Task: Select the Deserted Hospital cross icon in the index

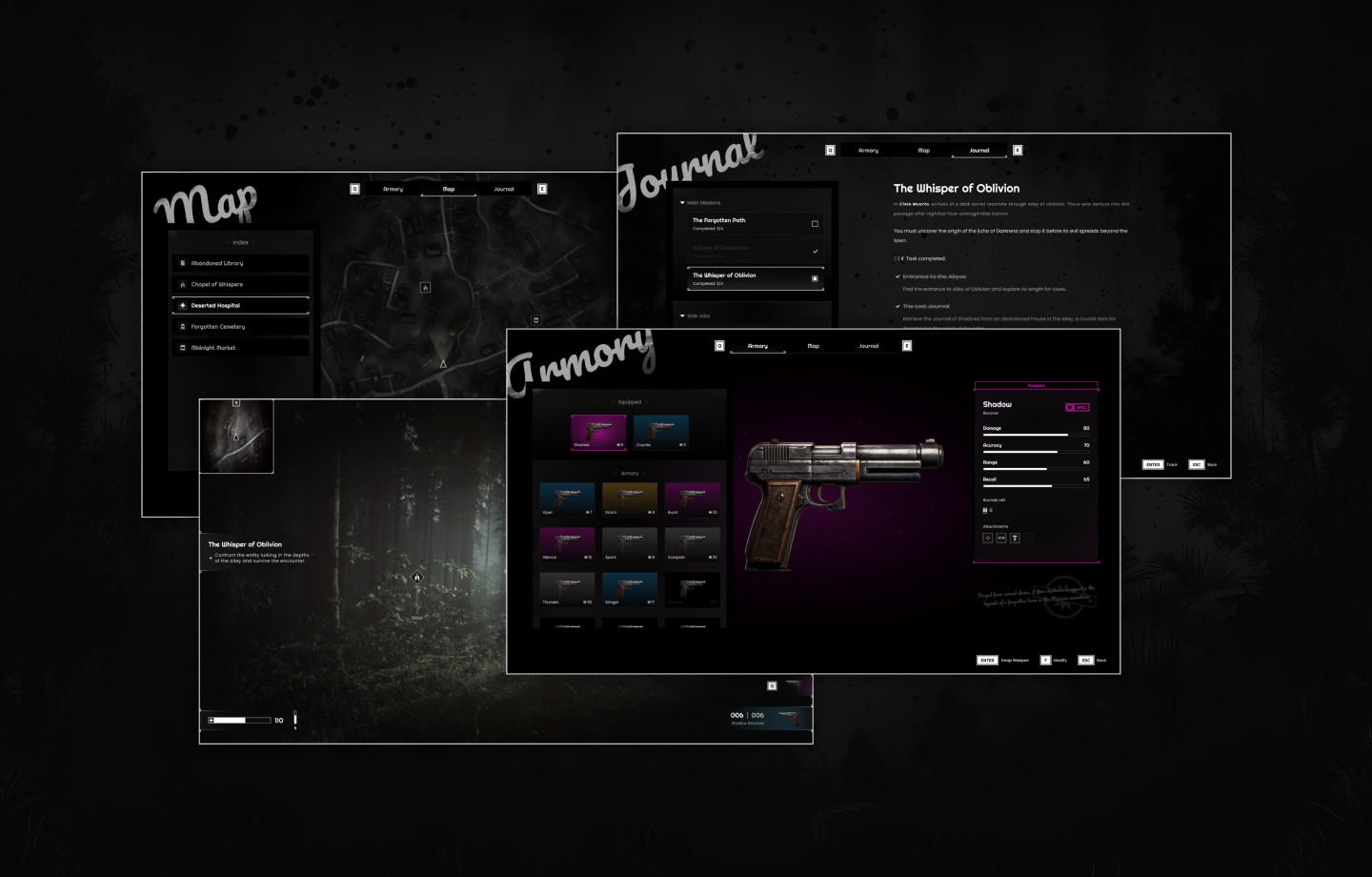Action: click(x=181, y=305)
